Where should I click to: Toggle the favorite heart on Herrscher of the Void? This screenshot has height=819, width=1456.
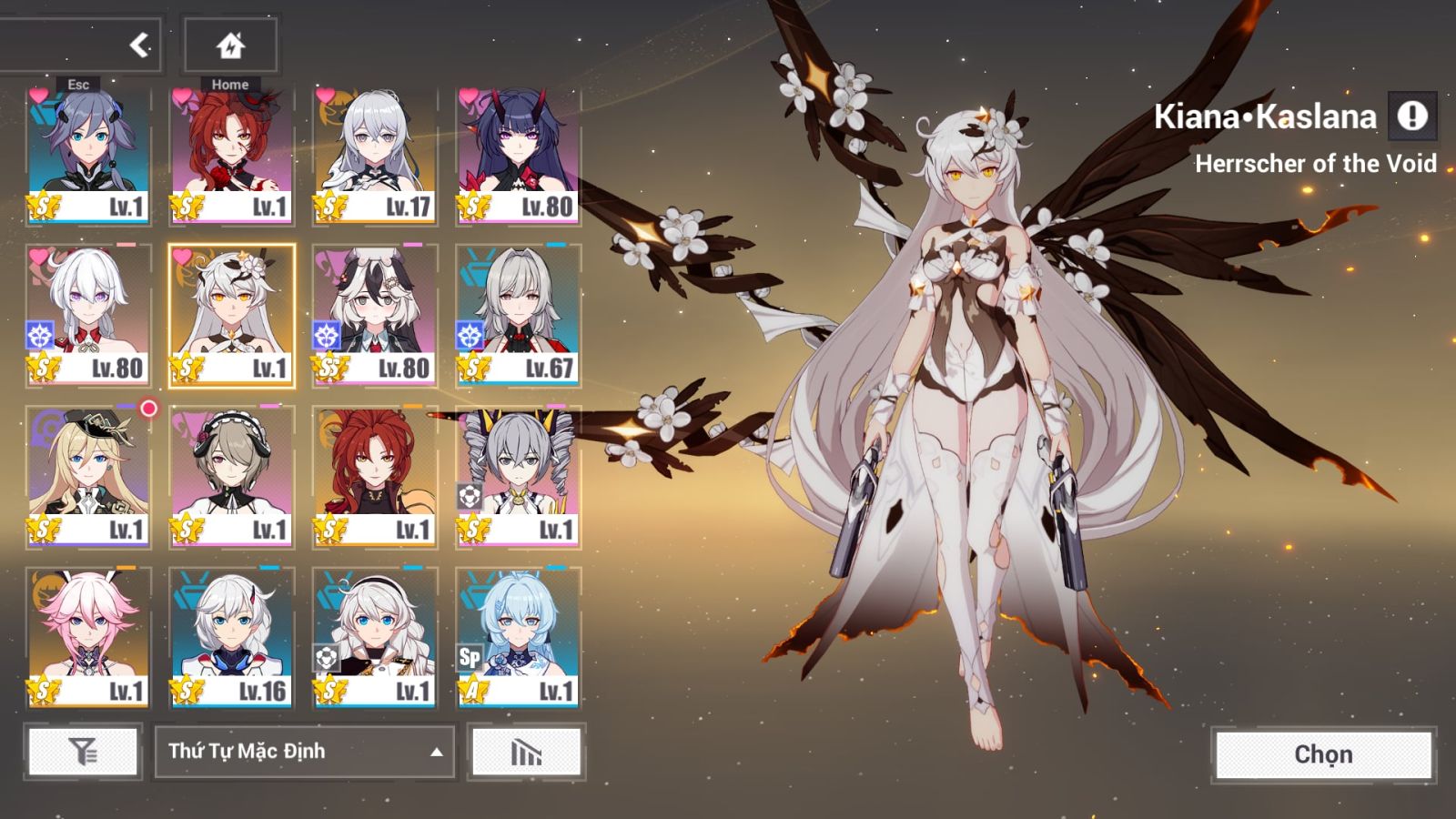181,258
